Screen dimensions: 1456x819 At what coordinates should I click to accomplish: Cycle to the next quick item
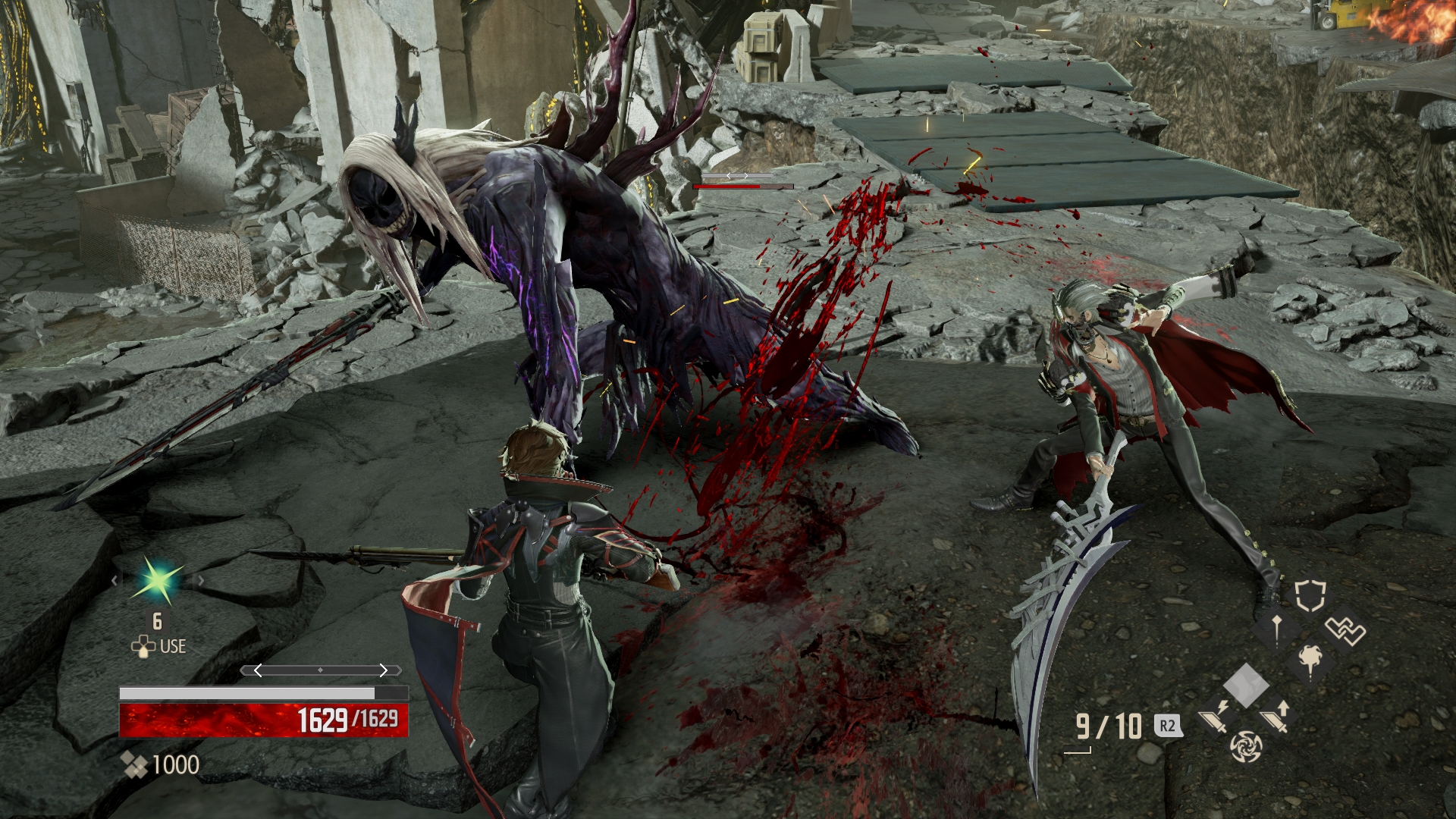(x=201, y=581)
